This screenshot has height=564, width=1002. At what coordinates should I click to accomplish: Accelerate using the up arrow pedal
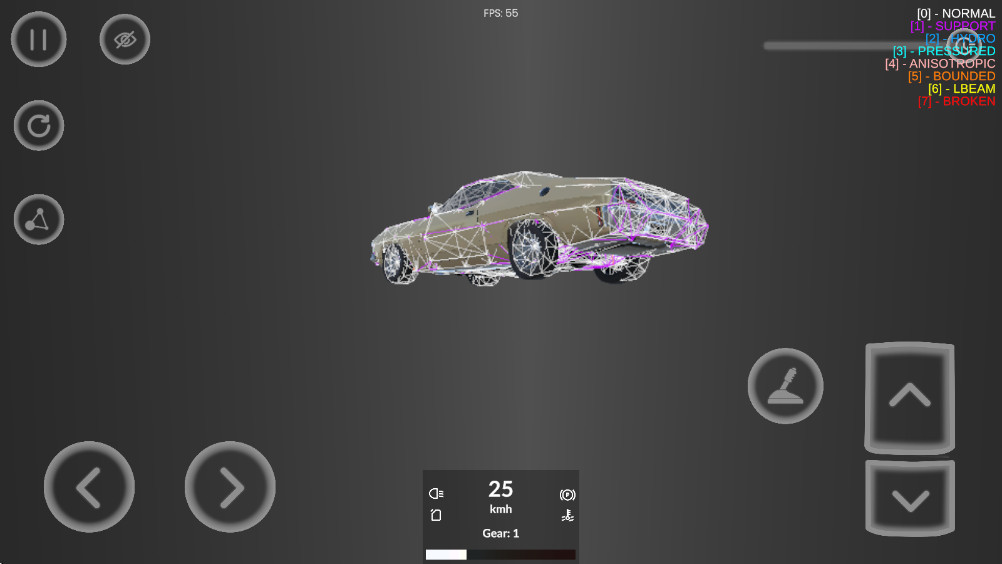point(909,397)
